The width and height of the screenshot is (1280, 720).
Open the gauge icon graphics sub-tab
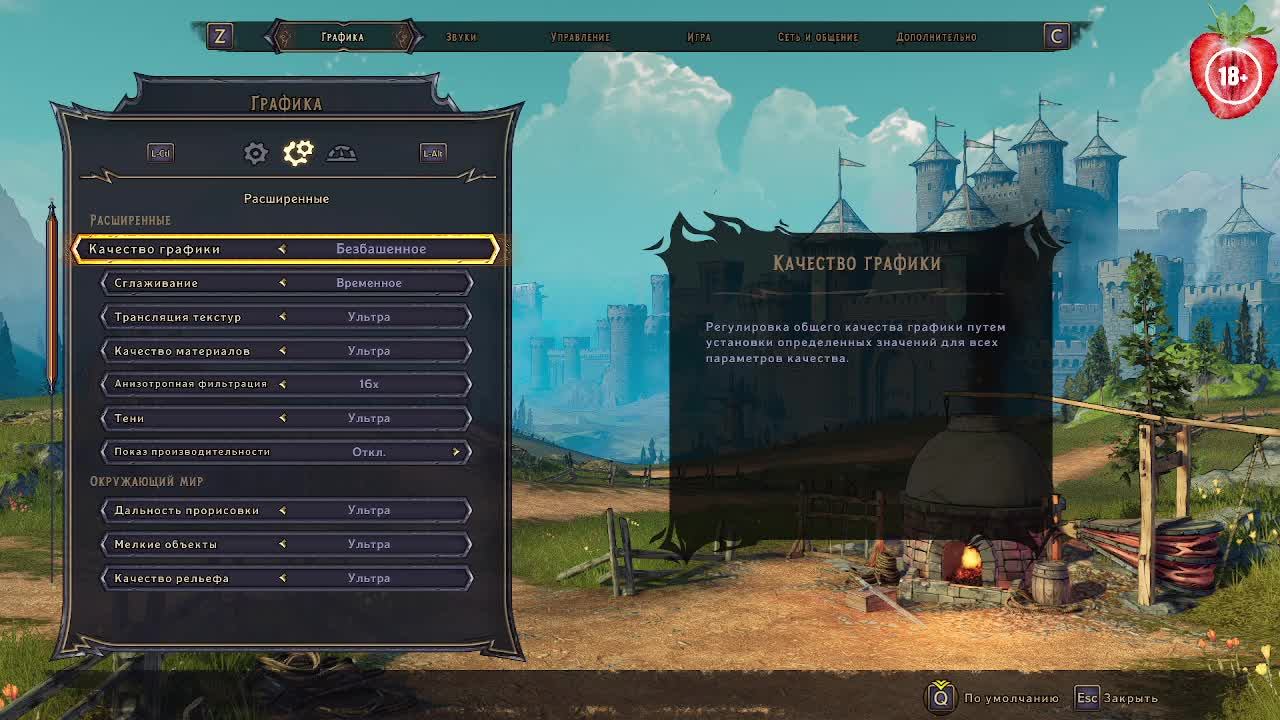point(341,153)
